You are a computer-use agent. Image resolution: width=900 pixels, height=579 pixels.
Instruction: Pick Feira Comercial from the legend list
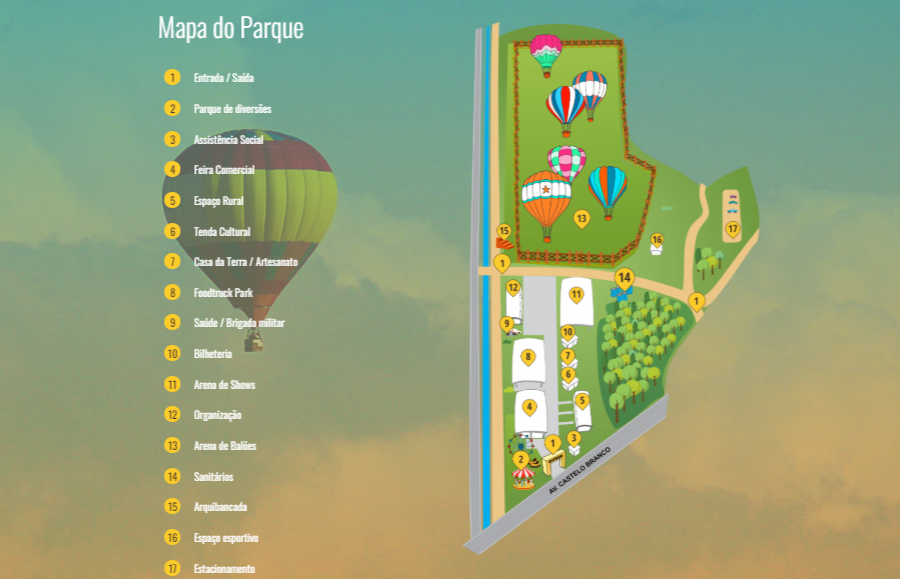coord(224,170)
